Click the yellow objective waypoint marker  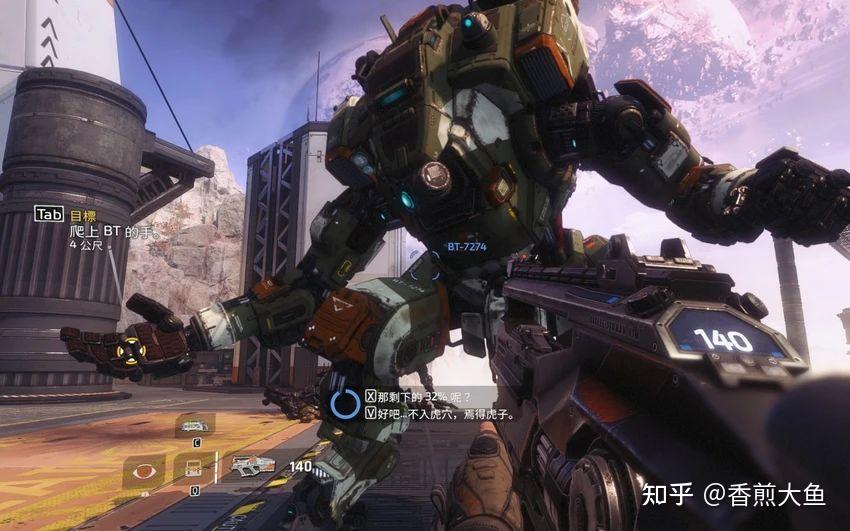point(129,348)
